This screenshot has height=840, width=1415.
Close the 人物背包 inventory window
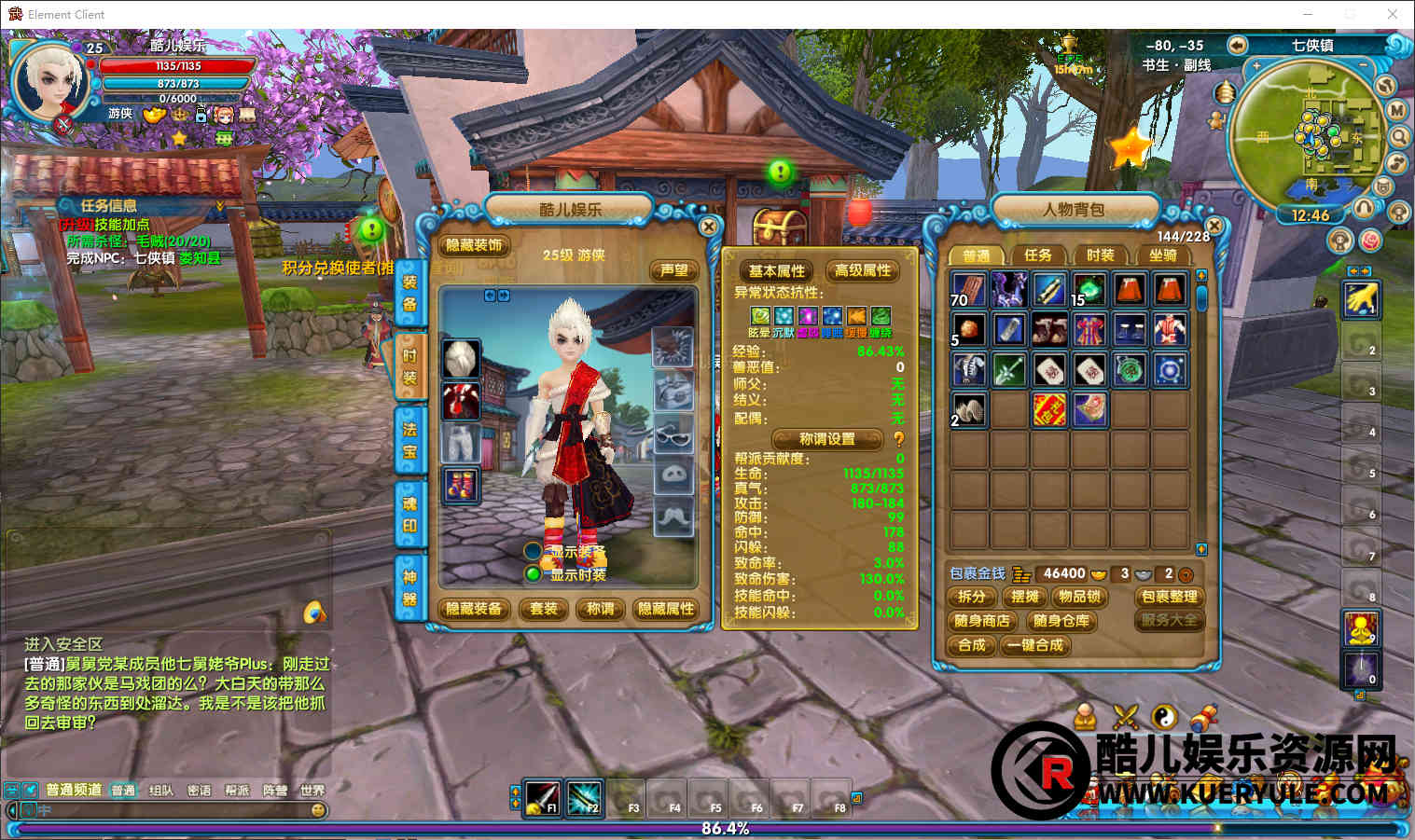click(1214, 227)
